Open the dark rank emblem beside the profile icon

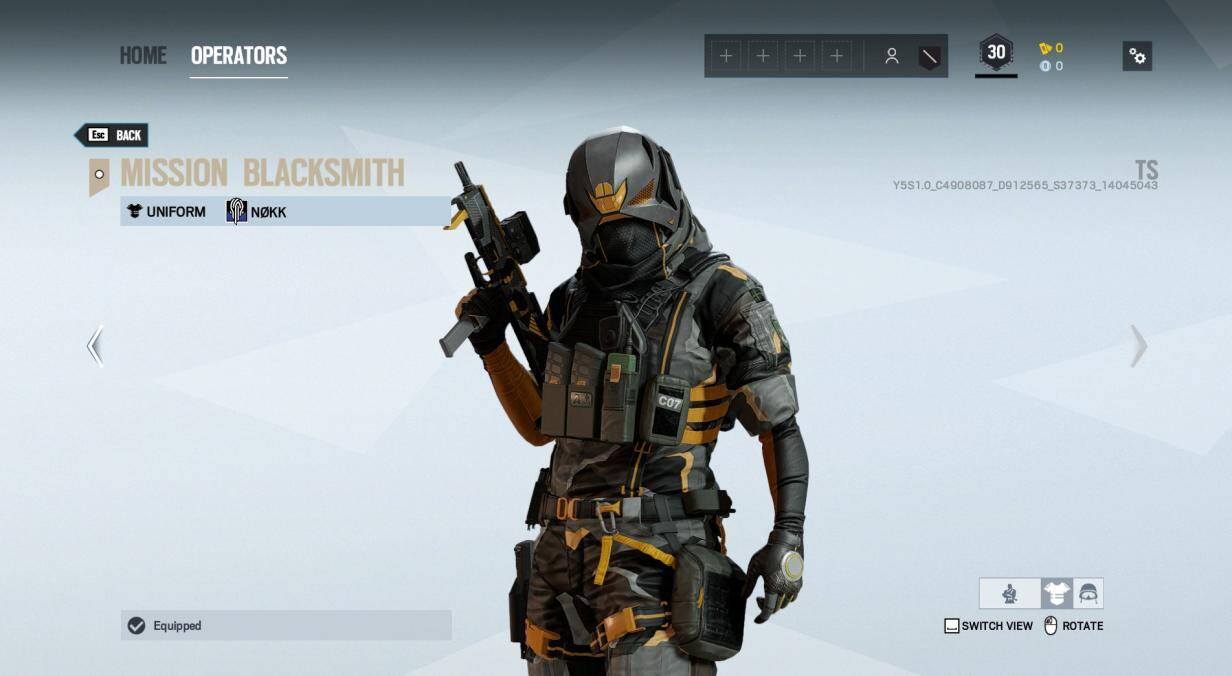[929, 57]
